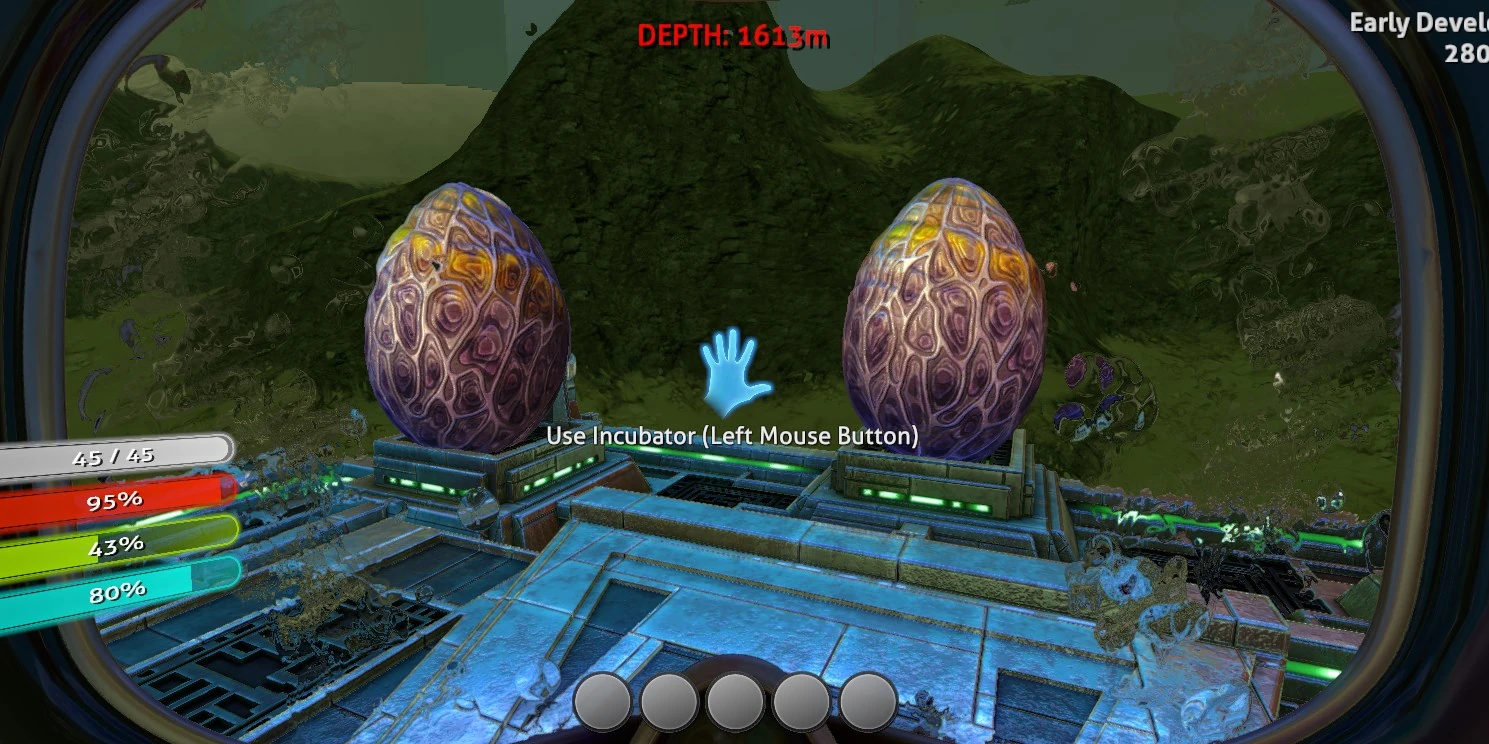Click the Use Incubator prompt text

coord(731,436)
